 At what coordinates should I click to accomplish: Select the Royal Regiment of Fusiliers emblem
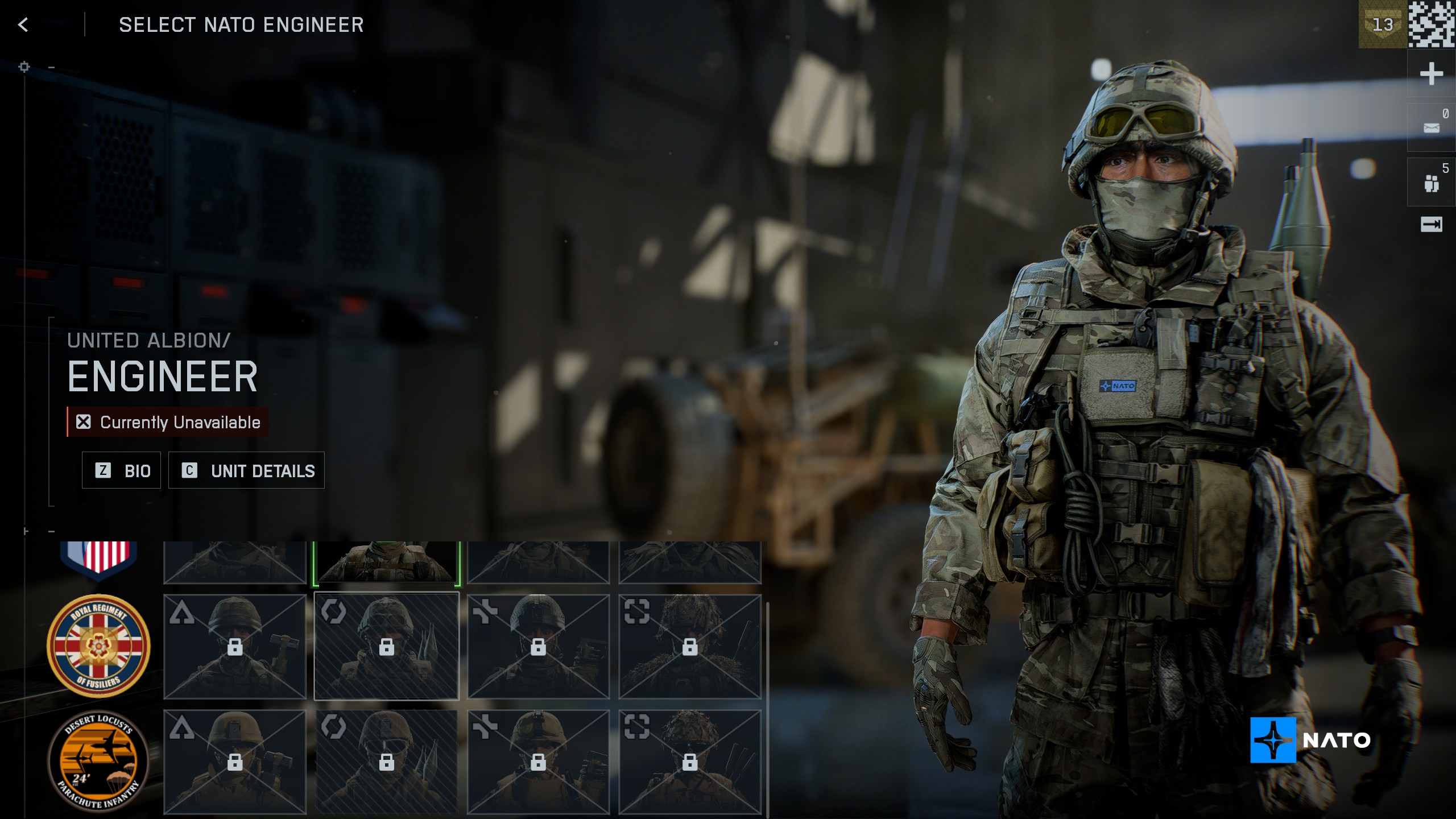[x=98, y=646]
